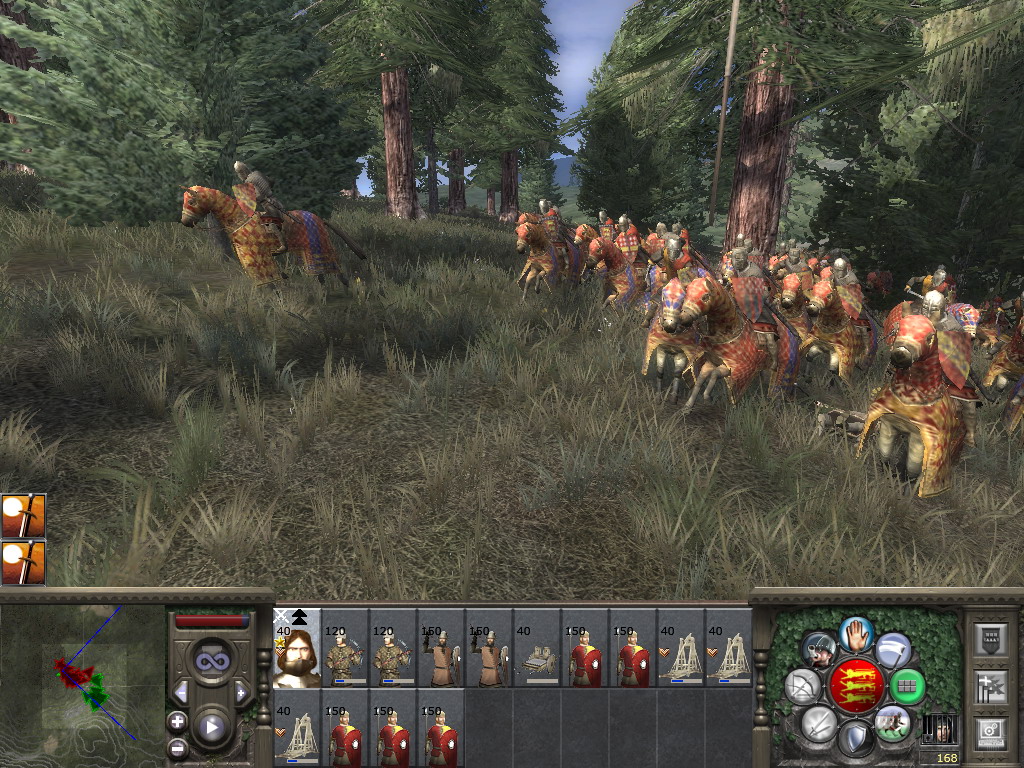Click the crossed swords order icon
Image resolution: width=1024 pixels, height=768 pixels.
click(x=819, y=722)
